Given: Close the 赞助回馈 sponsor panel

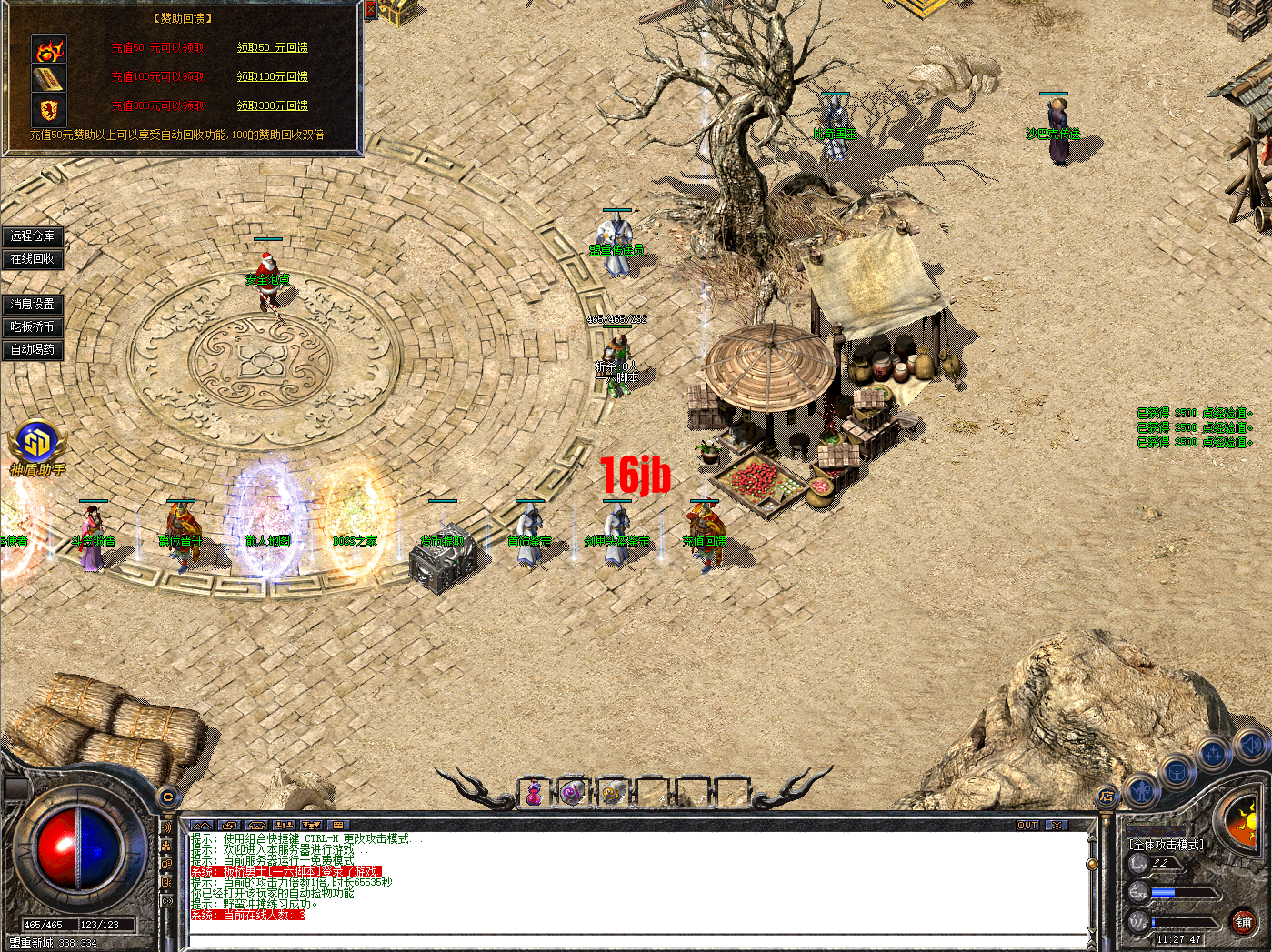Looking at the screenshot, I should (x=370, y=10).
